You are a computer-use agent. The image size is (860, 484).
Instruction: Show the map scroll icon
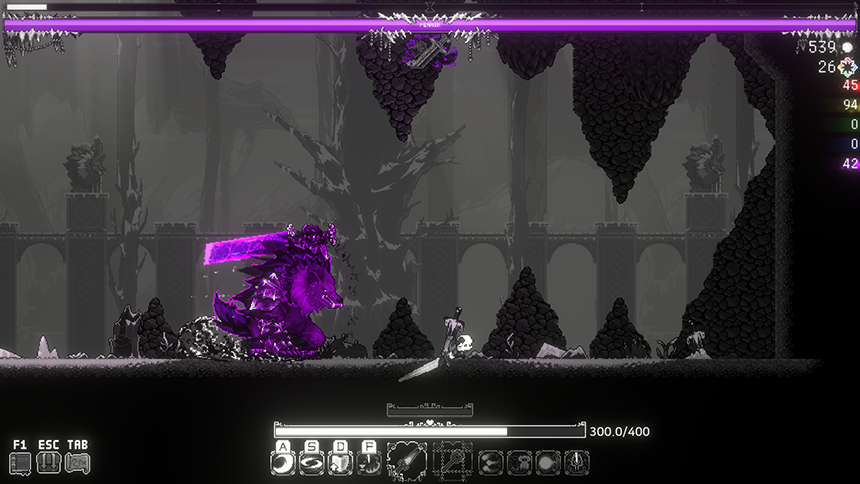[x=77, y=463]
